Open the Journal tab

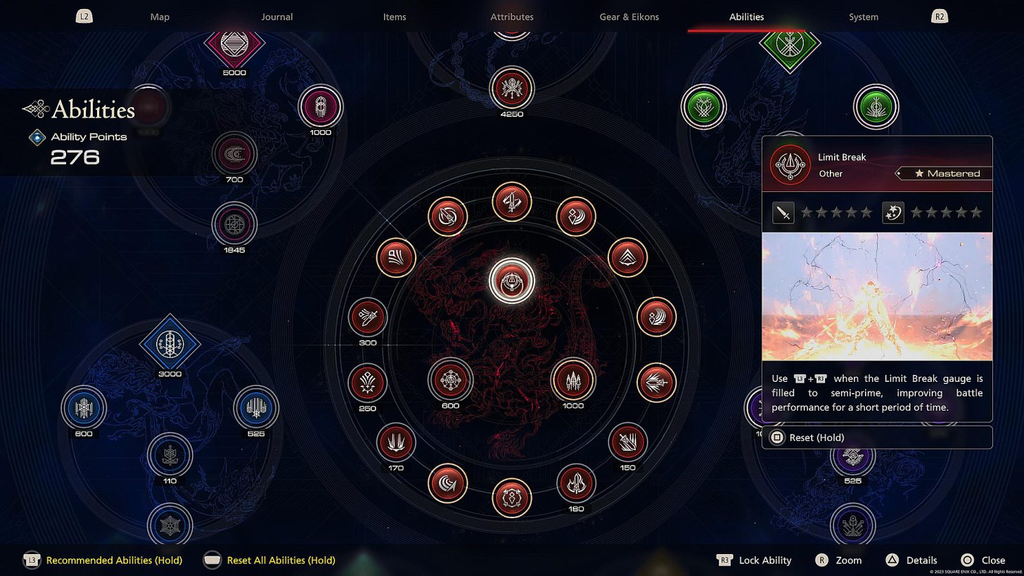tap(277, 17)
